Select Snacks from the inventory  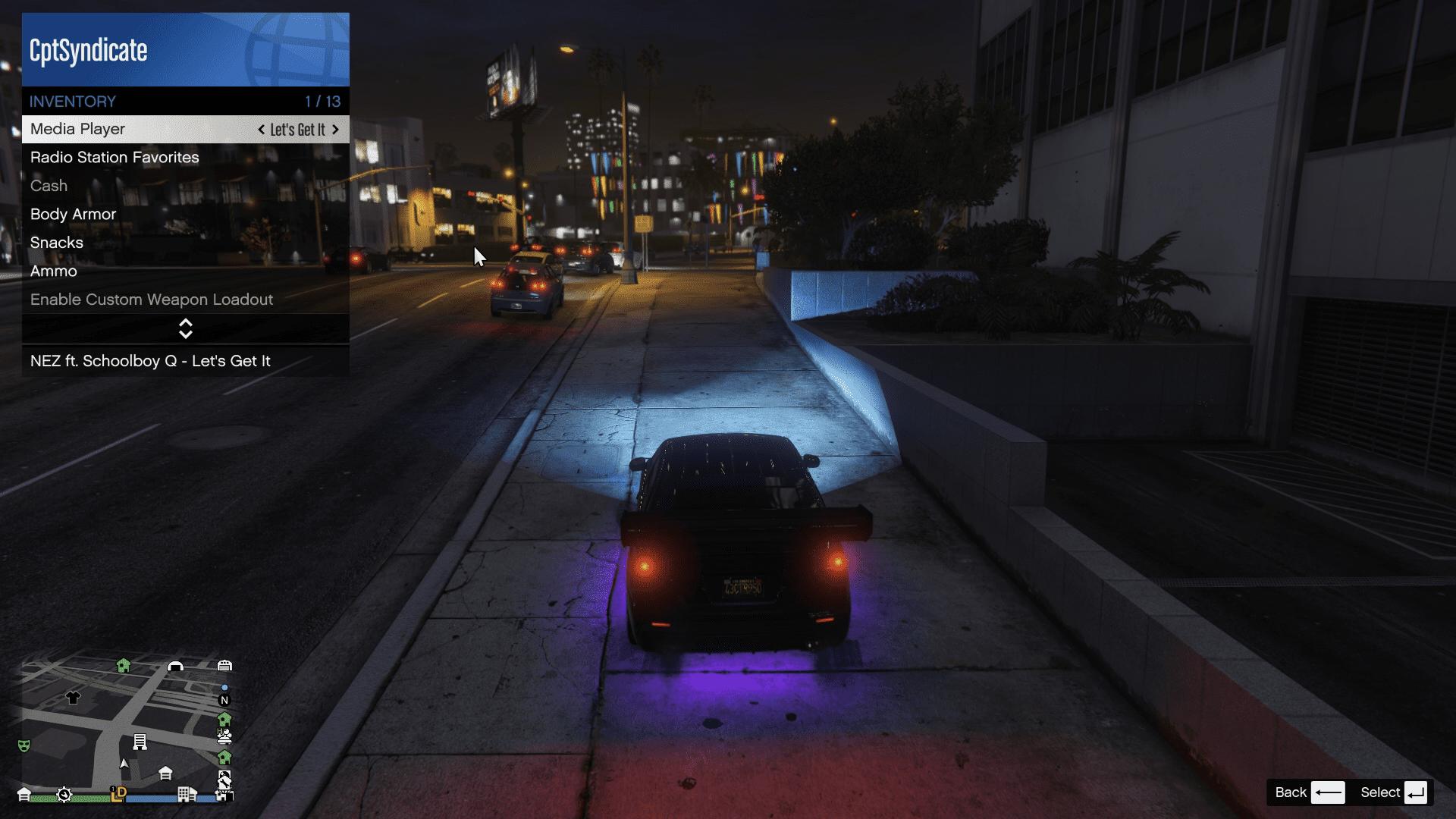pyautogui.click(x=57, y=243)
